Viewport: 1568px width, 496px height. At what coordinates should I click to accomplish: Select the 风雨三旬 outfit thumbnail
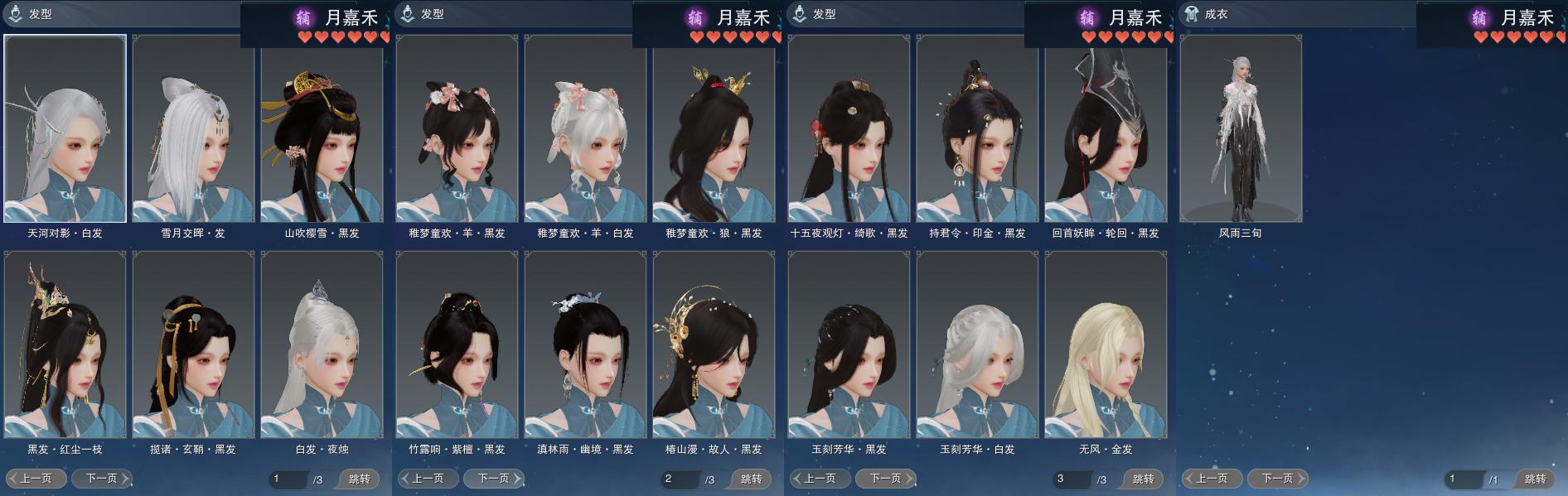(x=1241, y=128)
